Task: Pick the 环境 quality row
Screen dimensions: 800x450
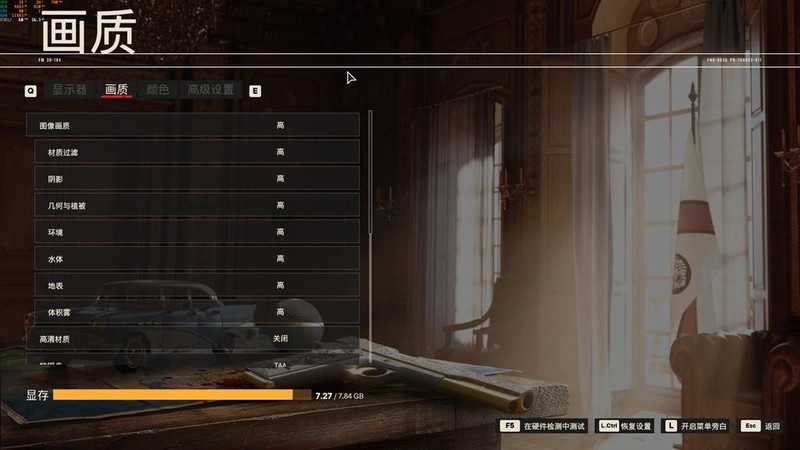Action: pos(196,232)
